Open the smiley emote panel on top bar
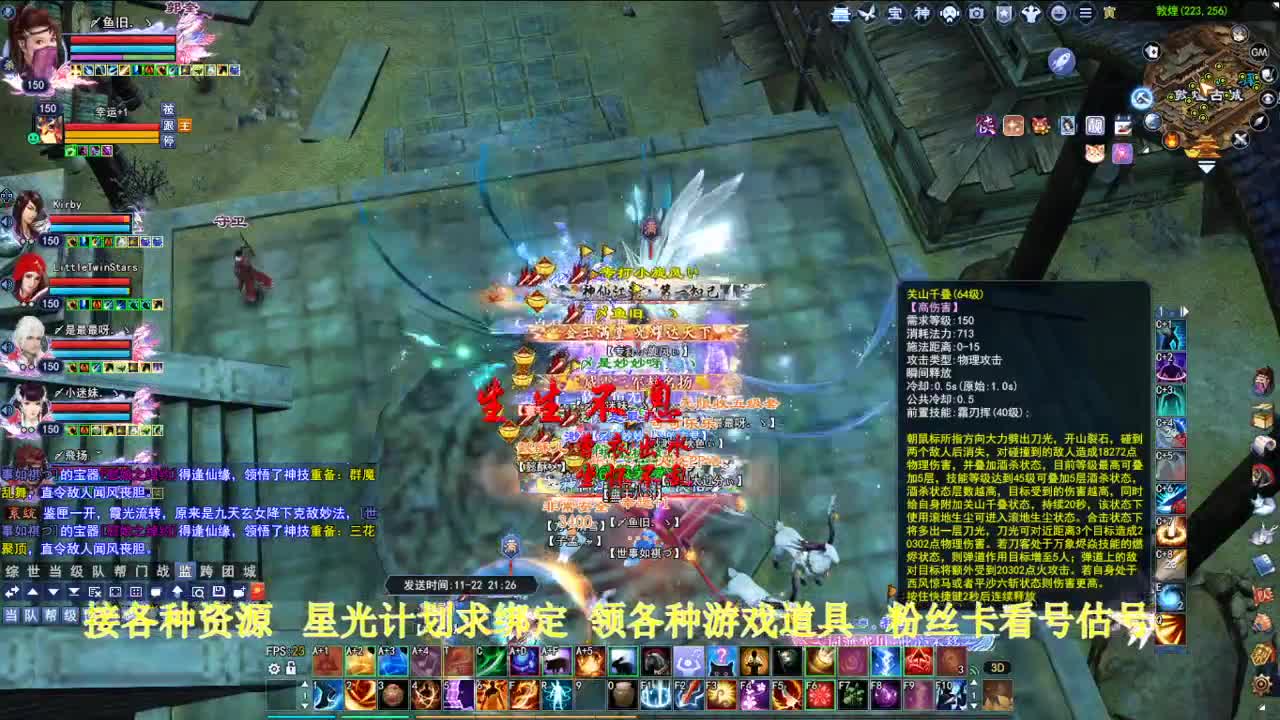1280x720 pixels. point(1059,13)
